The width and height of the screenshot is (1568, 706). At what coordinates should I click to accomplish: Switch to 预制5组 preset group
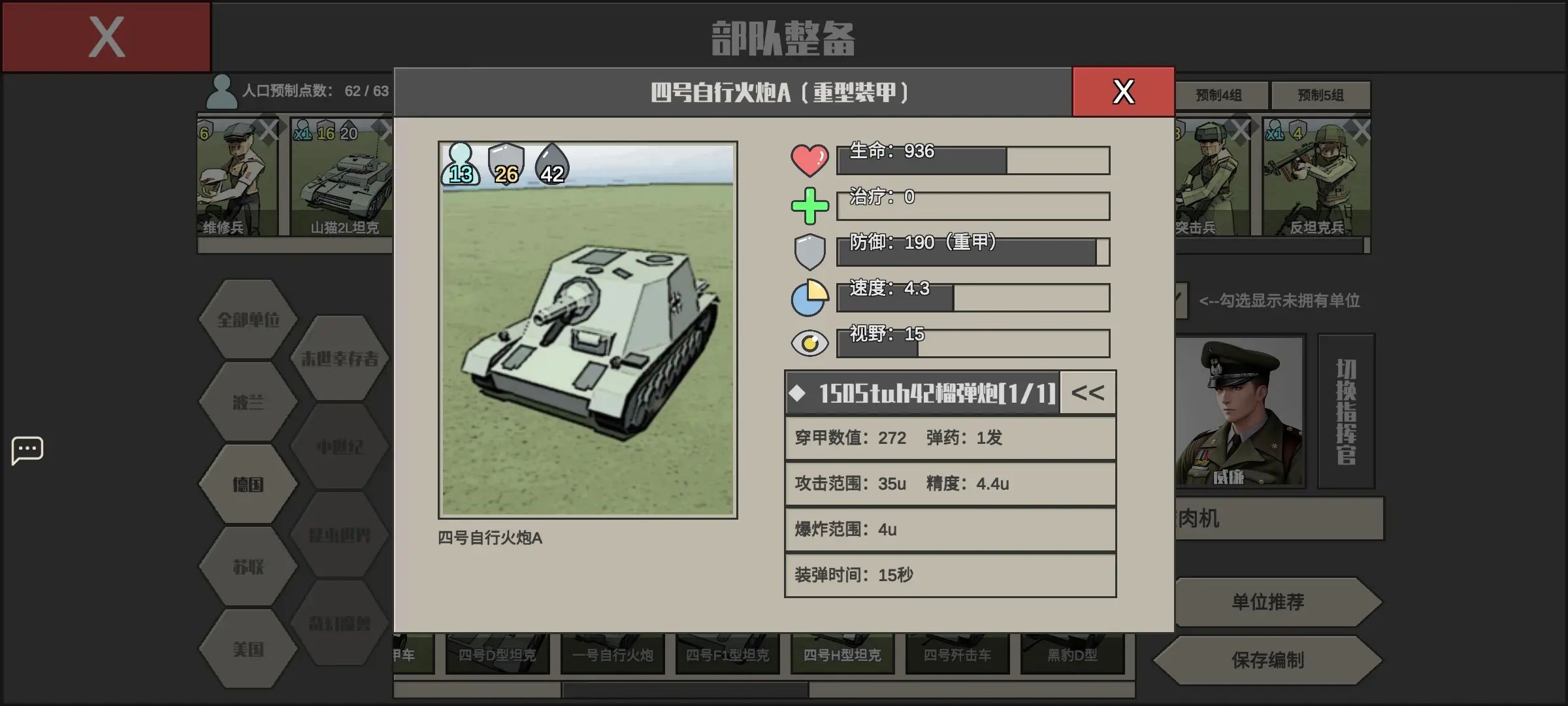[x=1321, y=95]
